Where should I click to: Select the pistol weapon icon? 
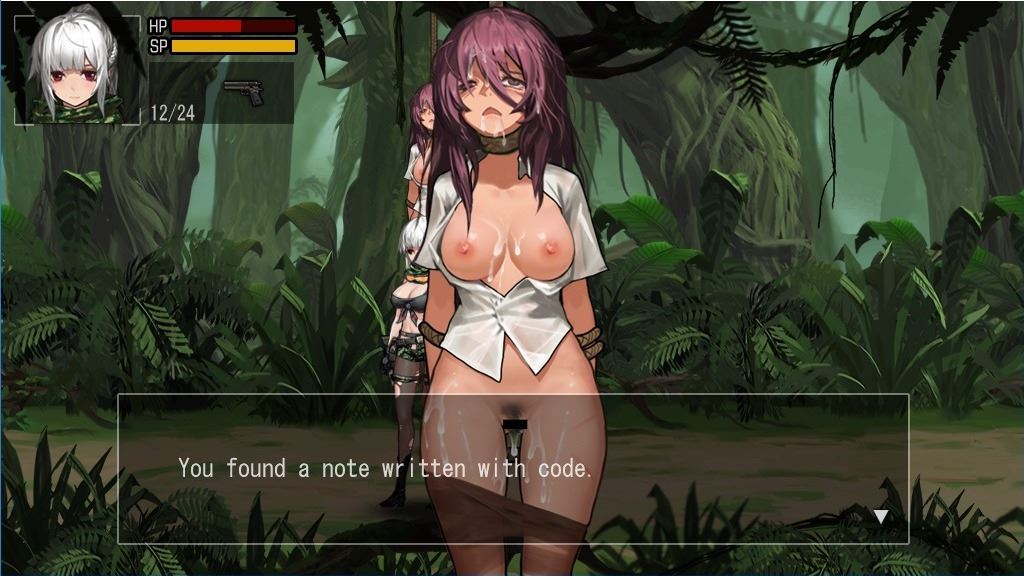pyautogui.click(x=243, y=92)
